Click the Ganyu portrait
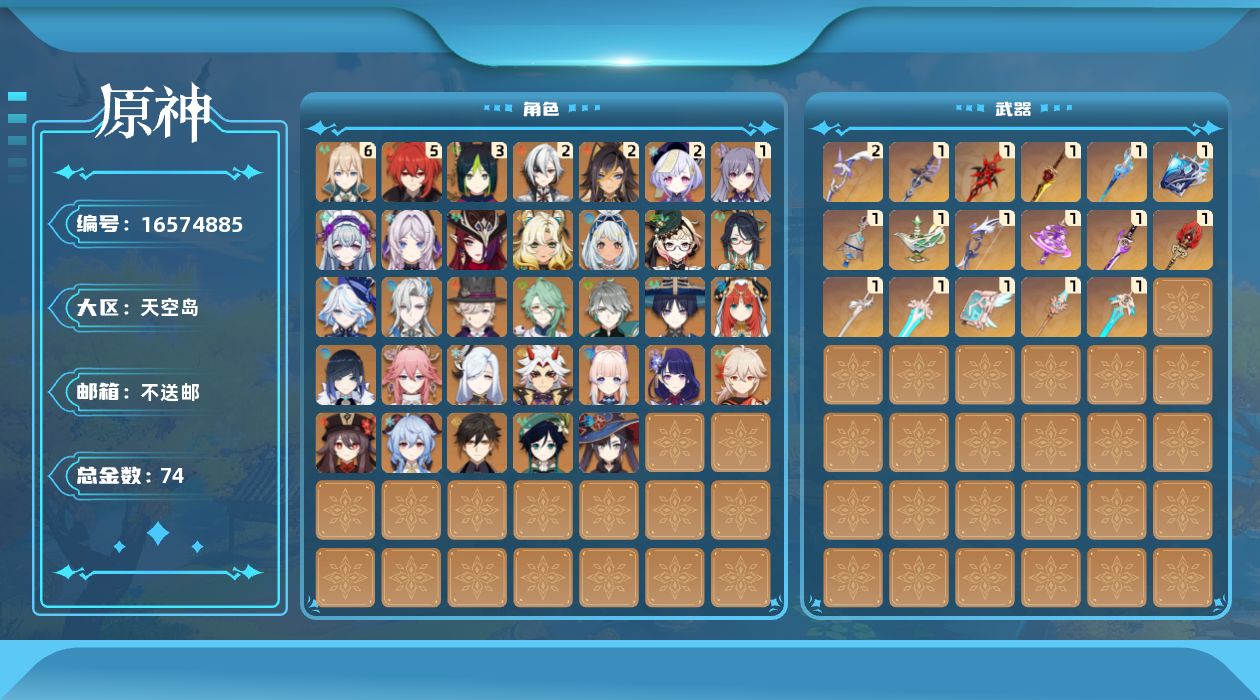Image resolution: width=1260 pixels, height=700 pixels. pyautogui.click(x=412, y=443)
